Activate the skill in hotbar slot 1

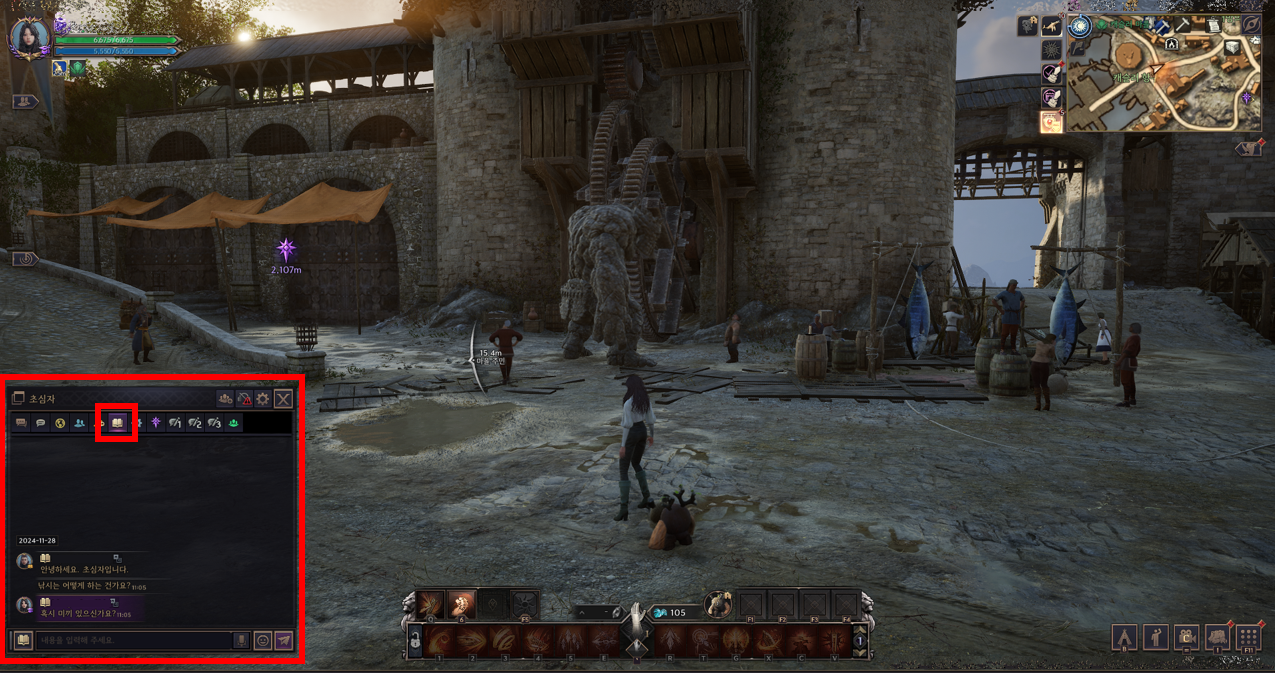441,640
